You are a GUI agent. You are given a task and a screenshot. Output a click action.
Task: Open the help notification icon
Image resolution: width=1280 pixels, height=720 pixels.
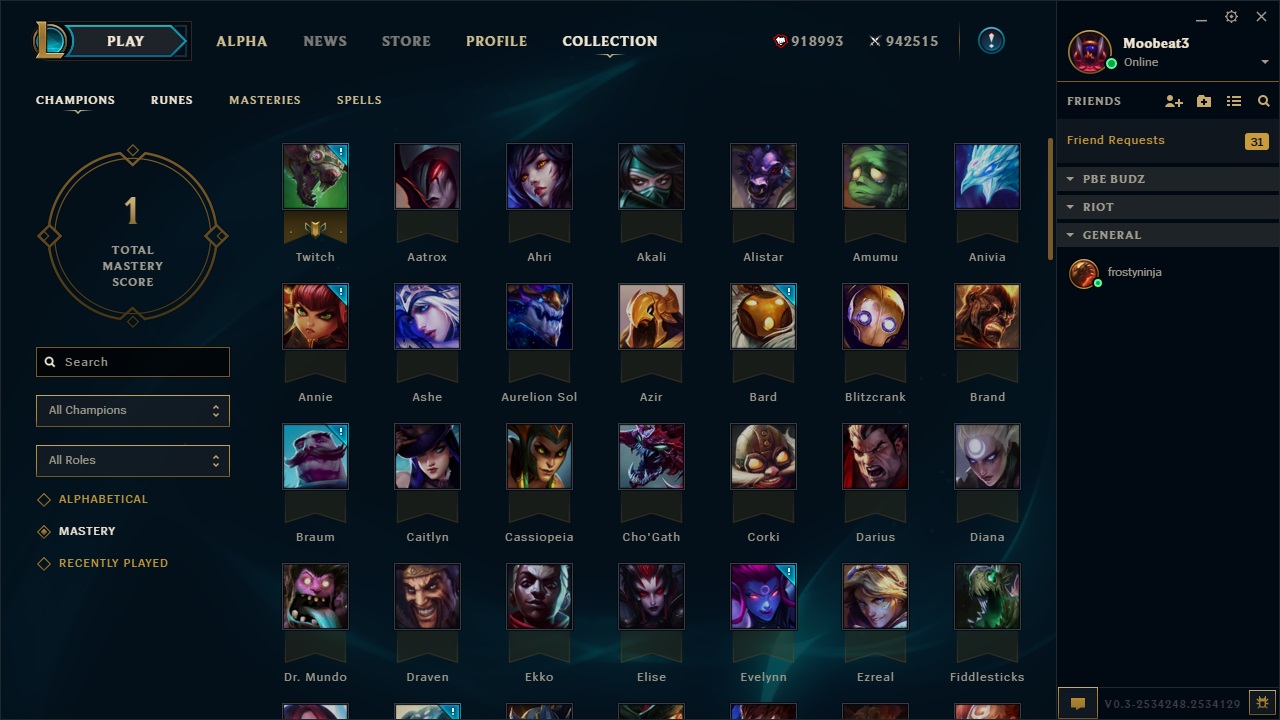(990, 41)
